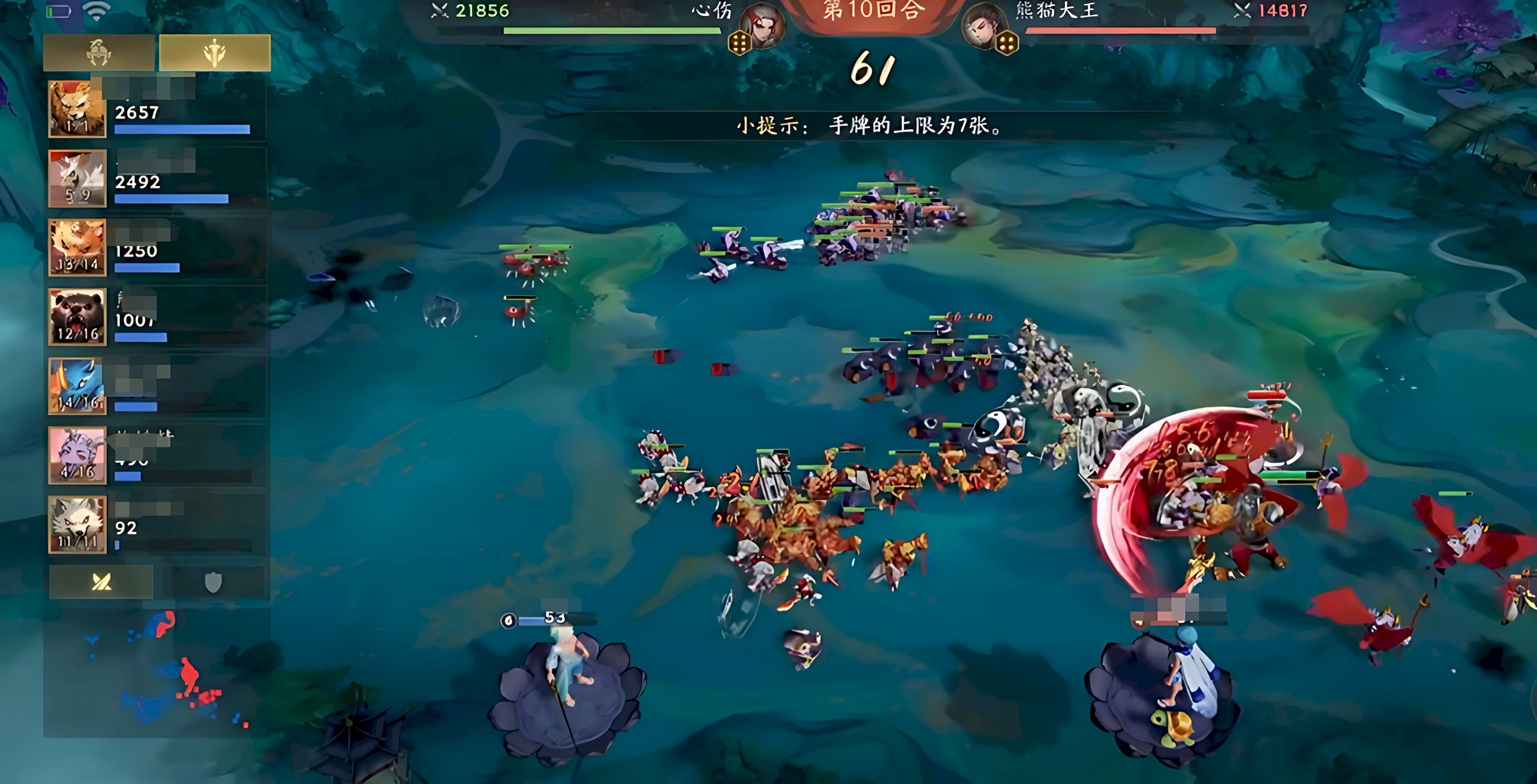Select the lion unit row with 2657 damage
The image size is (1537, 784).
point(157,110)
